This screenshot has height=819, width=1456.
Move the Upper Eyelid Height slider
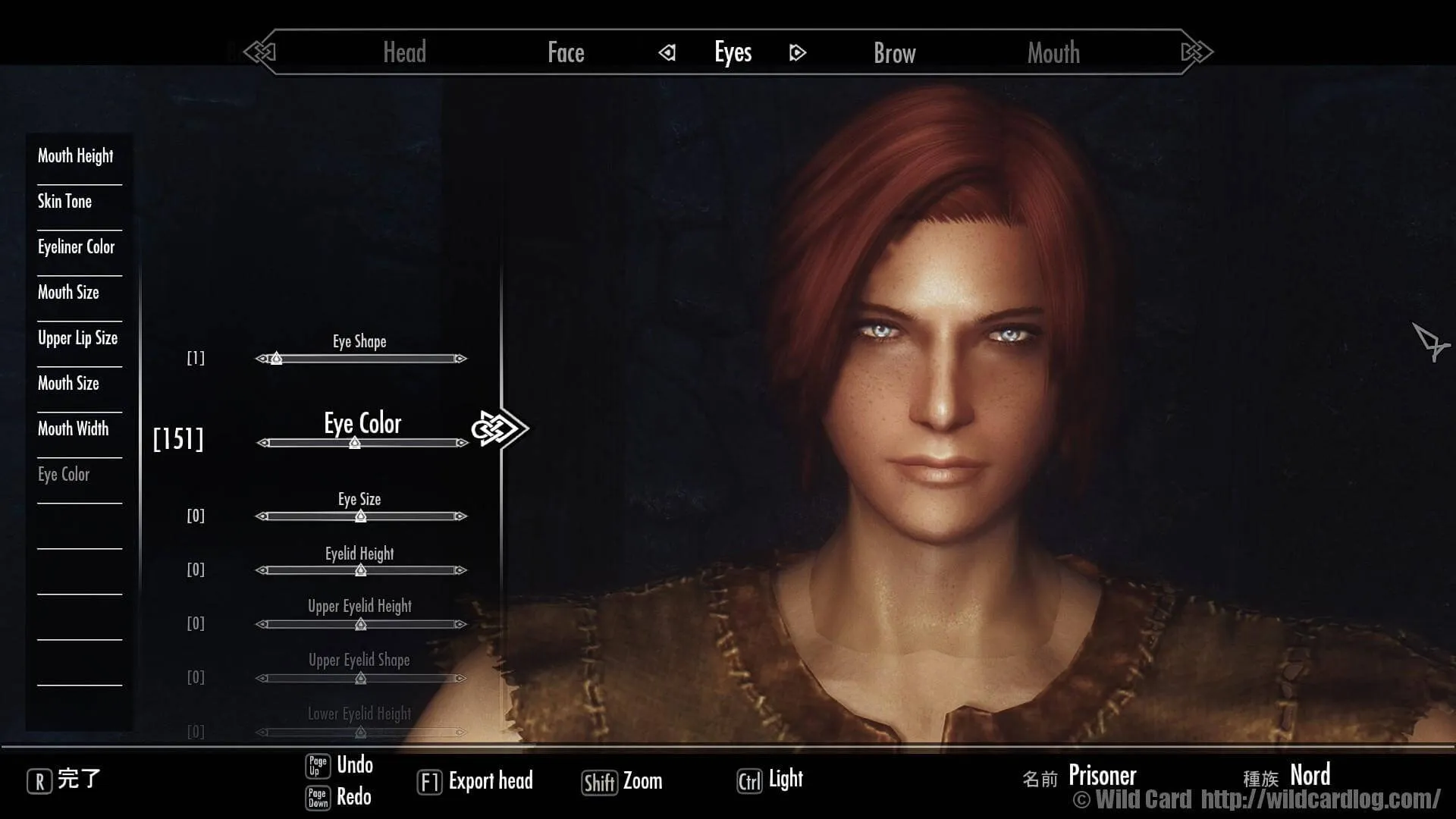[361, 624]
